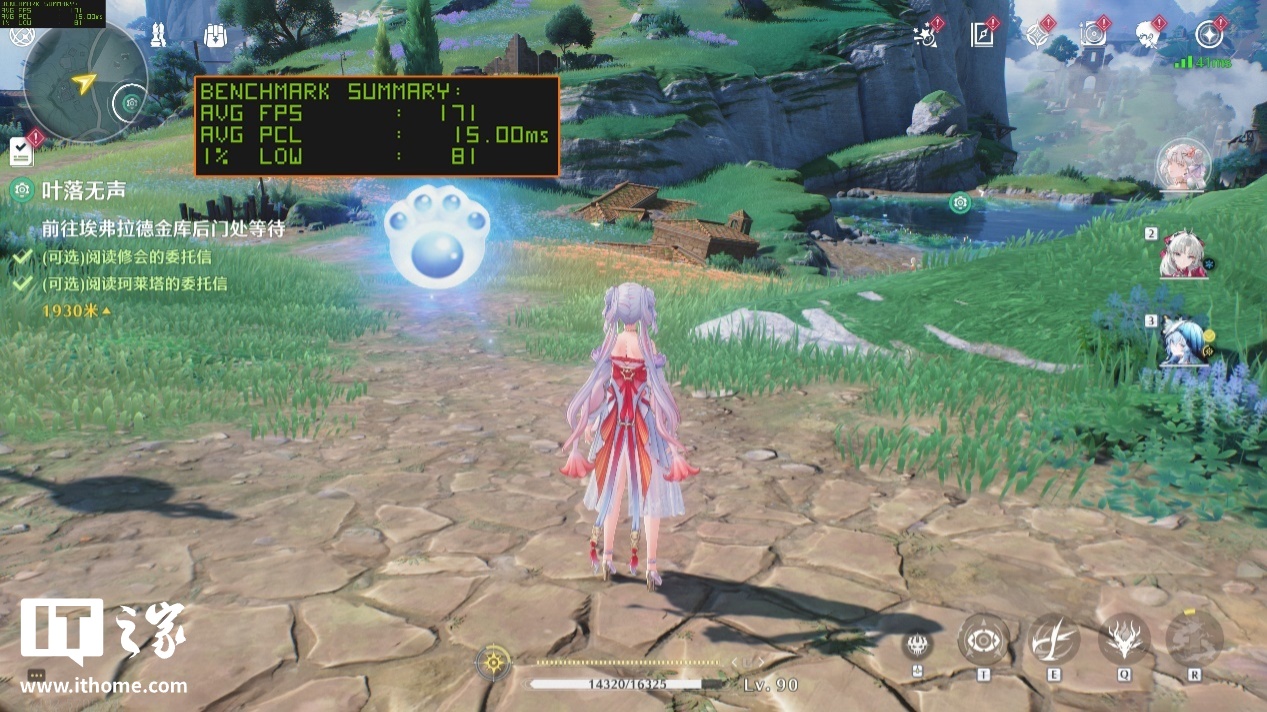Open the chat bubble in bottom-left corner
The height and width of the screenshot is (712, 1267).
tap(37, 675)
